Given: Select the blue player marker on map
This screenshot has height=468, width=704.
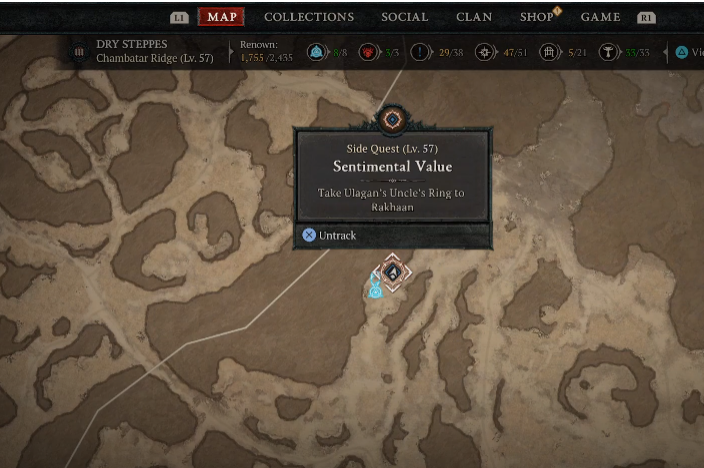Looking at the screenshot, I should (x=375, y=289).
